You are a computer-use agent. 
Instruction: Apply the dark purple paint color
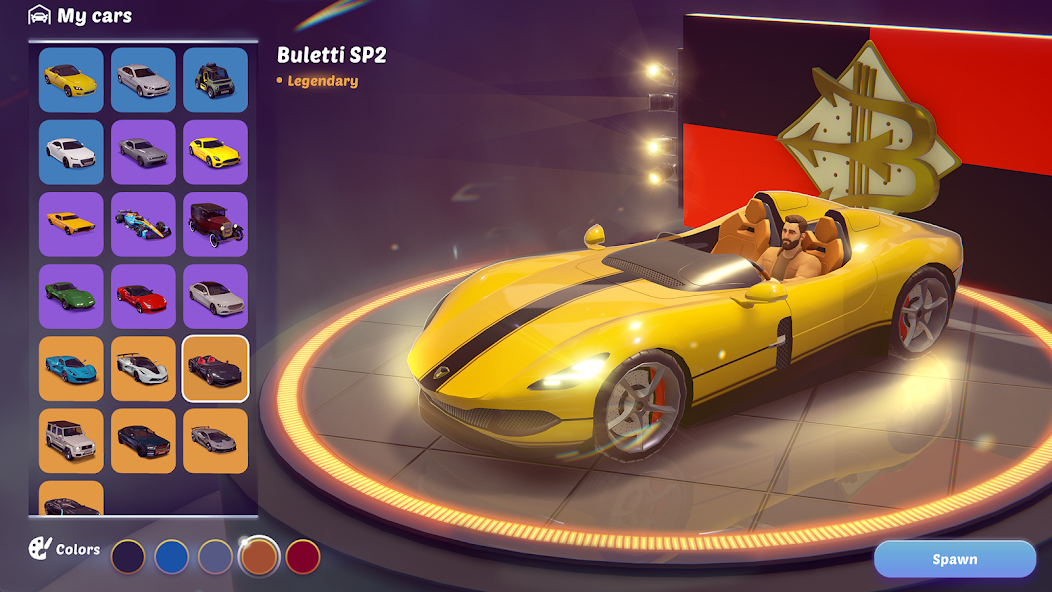coord(128,556)
